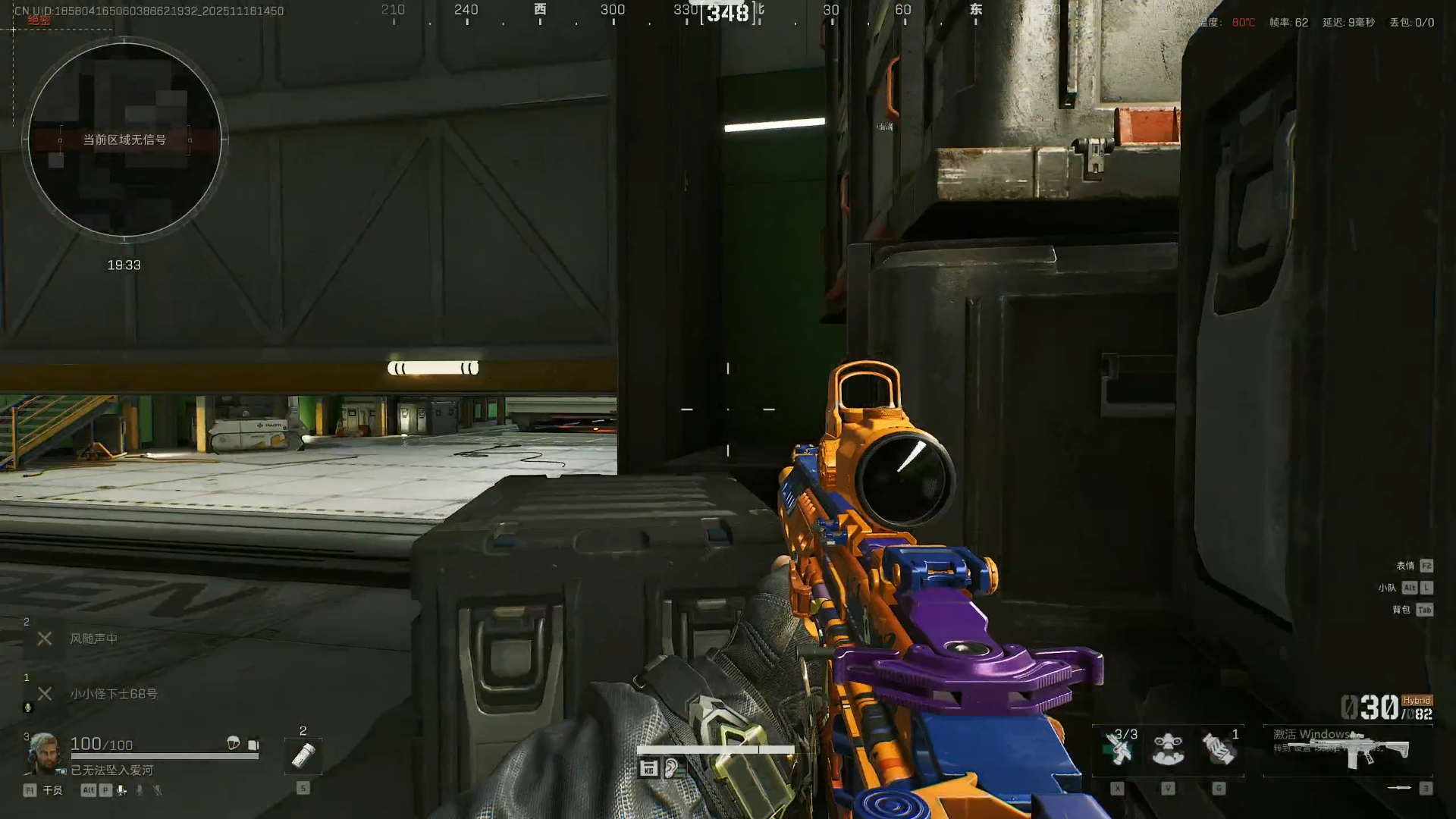1456x819 pixels.
Task: Select teammate 风随声中 in squad list
Action: coord(93,639)
